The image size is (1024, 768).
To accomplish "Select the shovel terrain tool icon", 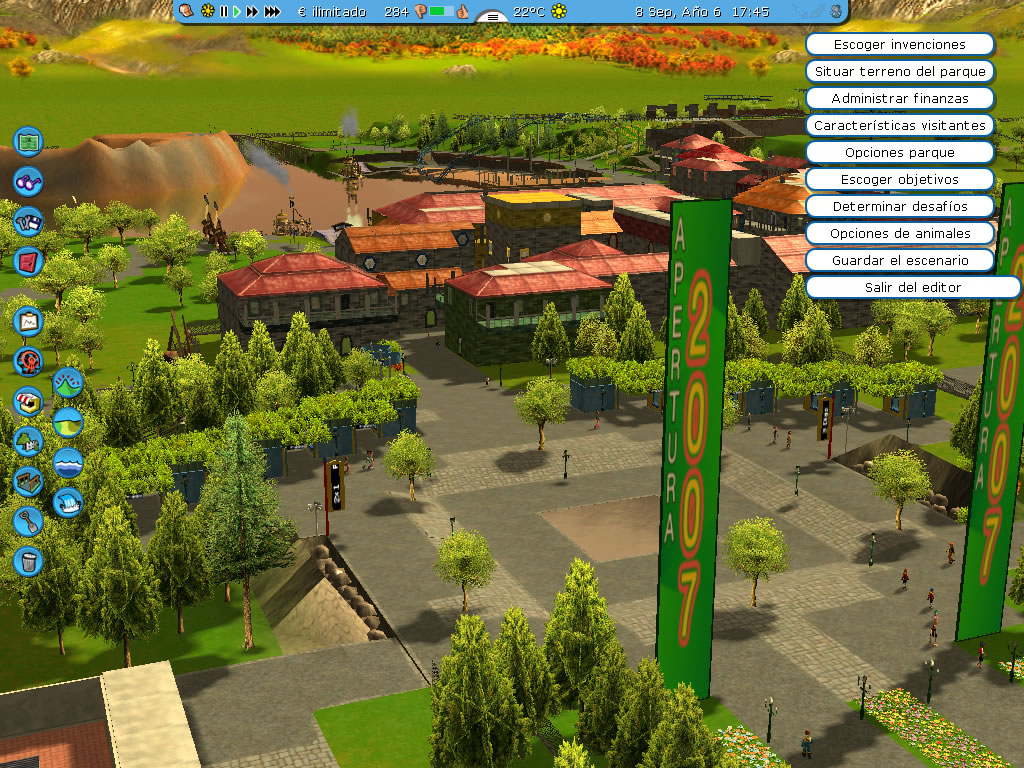I will 29,520.
